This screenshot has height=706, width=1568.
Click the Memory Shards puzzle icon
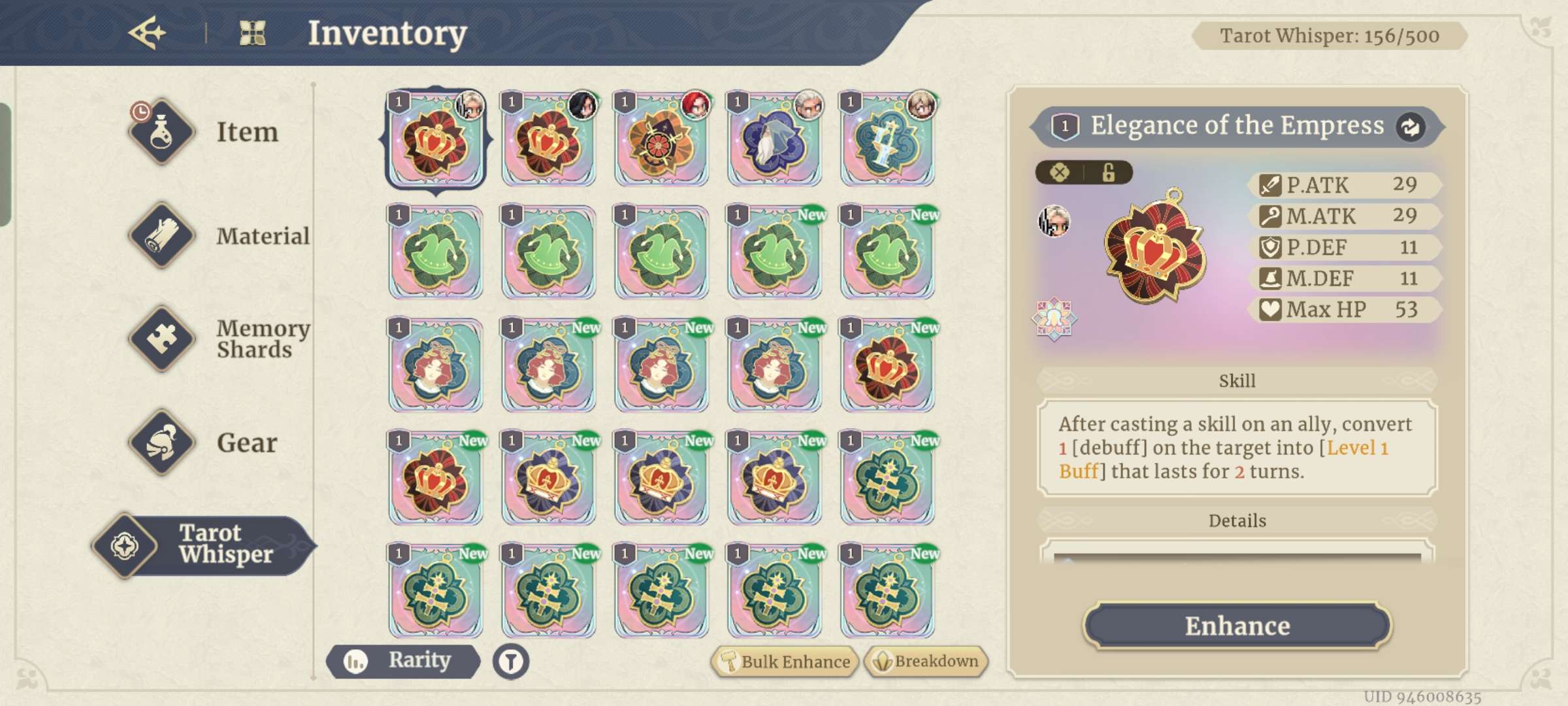pyautogui.click(x=161, y=339)
